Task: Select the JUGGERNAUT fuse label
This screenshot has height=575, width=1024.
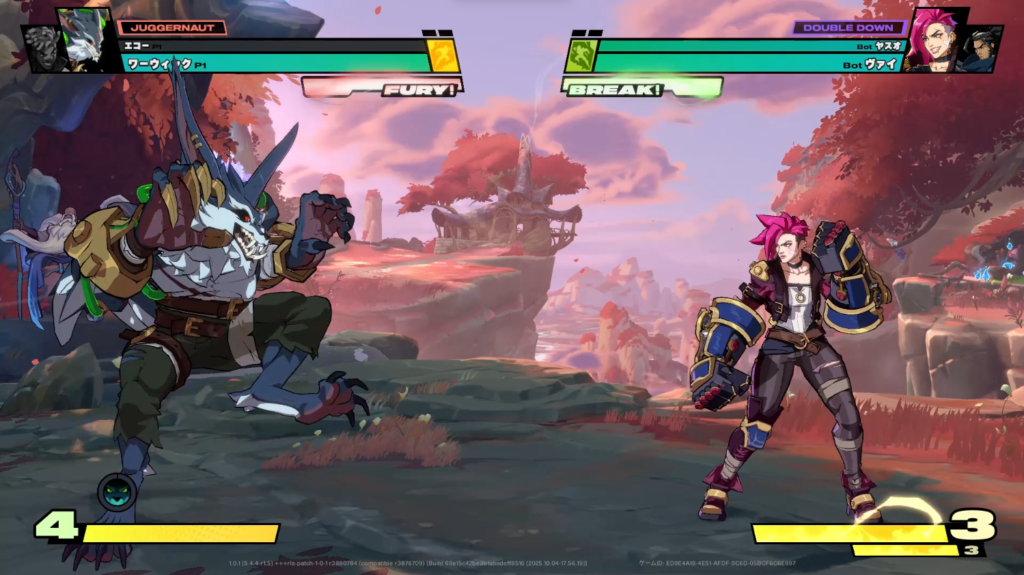Action: [172, 28]
